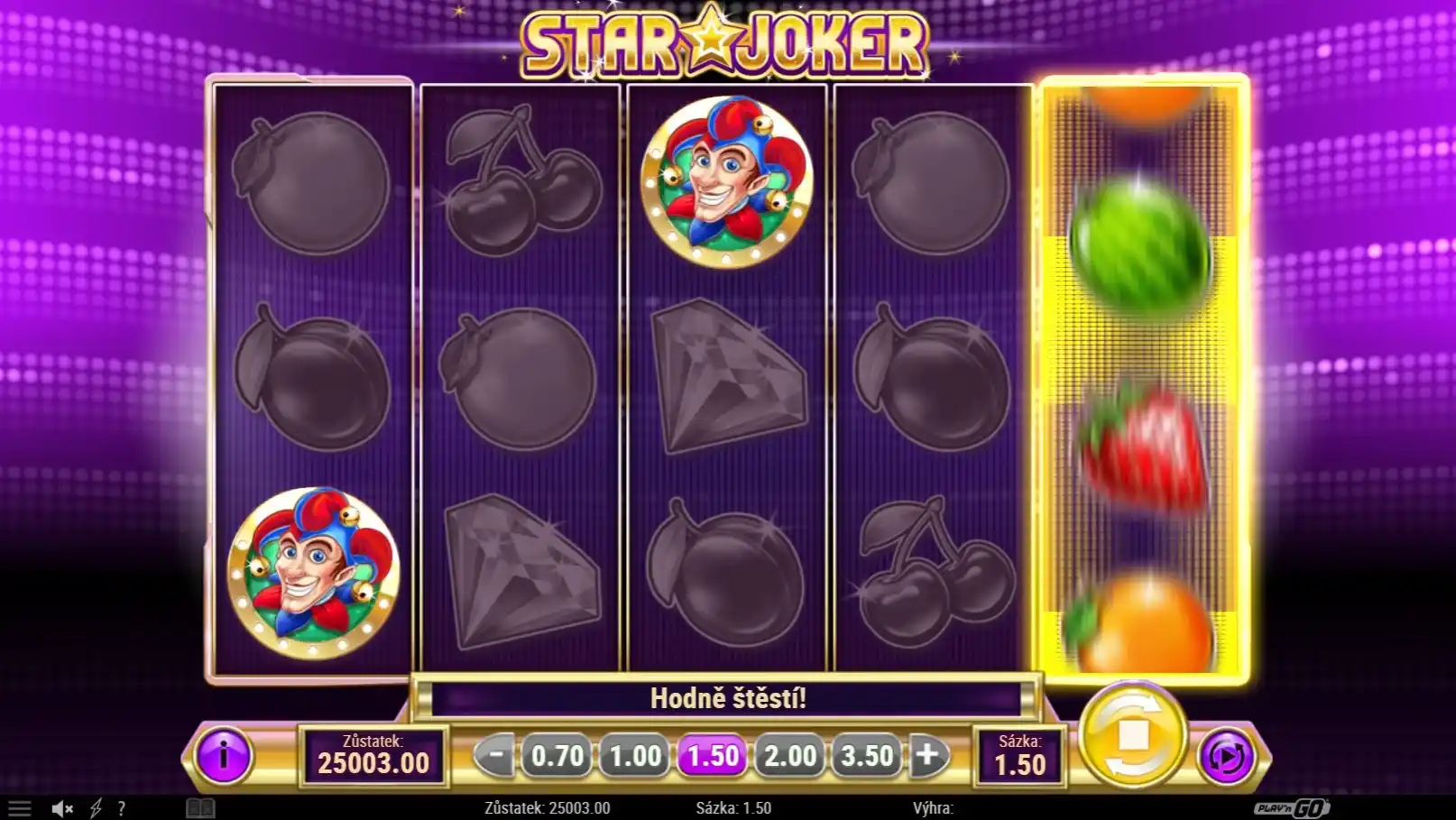Toggle the lightning bolt fast play
1456x820 pixels.
tap(96, 808)
